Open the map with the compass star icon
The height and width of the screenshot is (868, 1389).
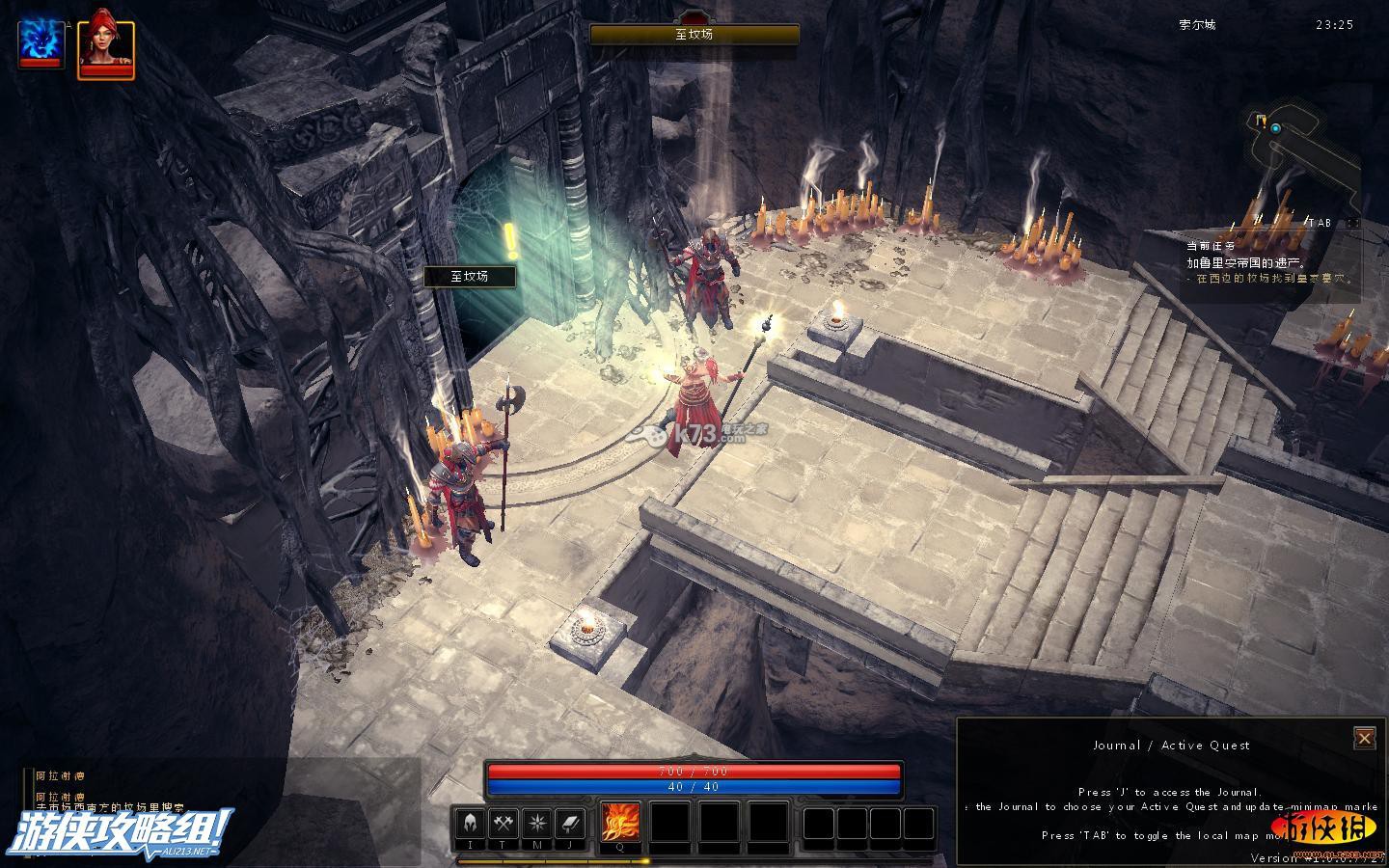click(536, 824)
